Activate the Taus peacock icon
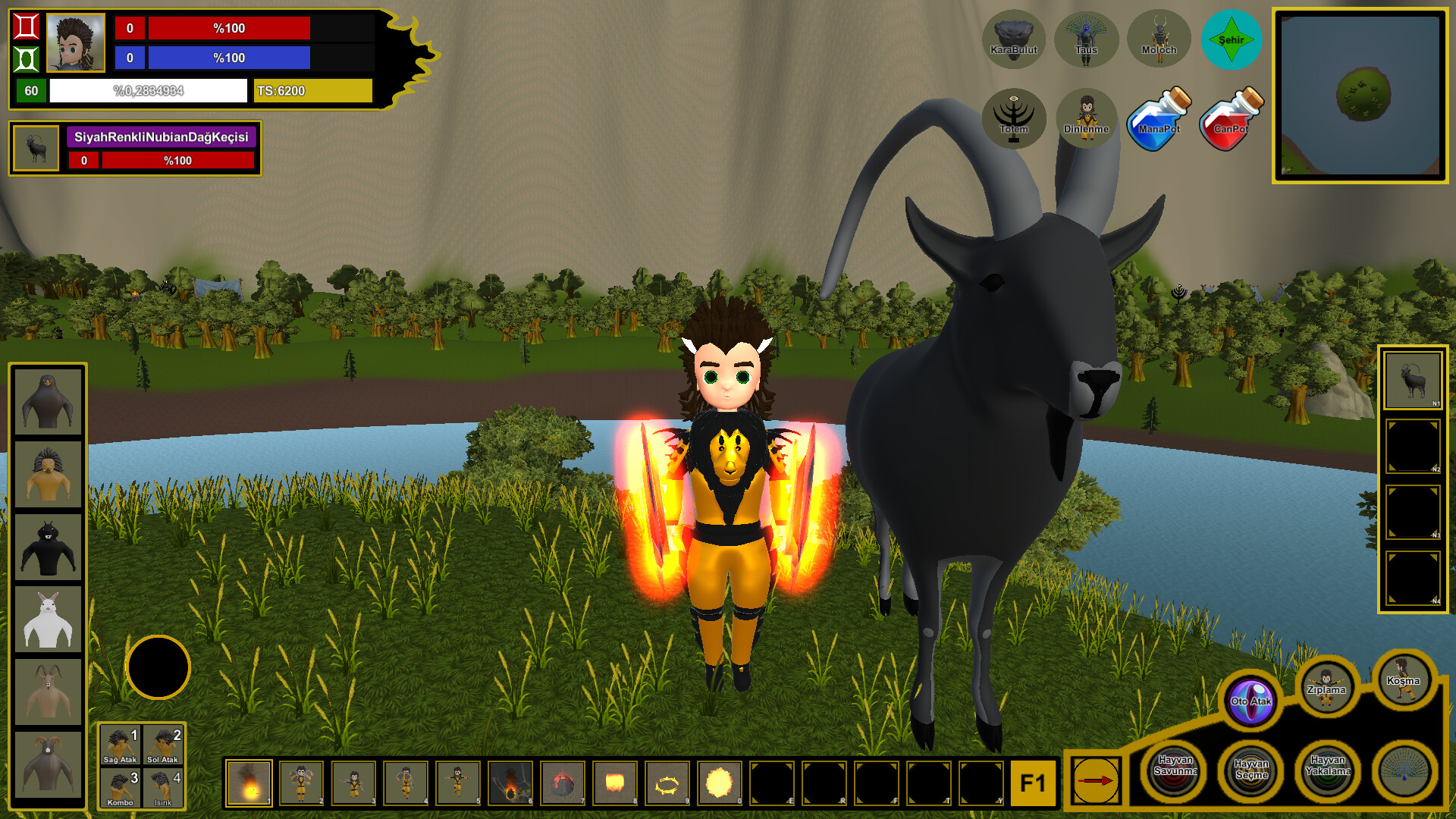This screenshot has width=1456, height=819. click(1087, 39)
